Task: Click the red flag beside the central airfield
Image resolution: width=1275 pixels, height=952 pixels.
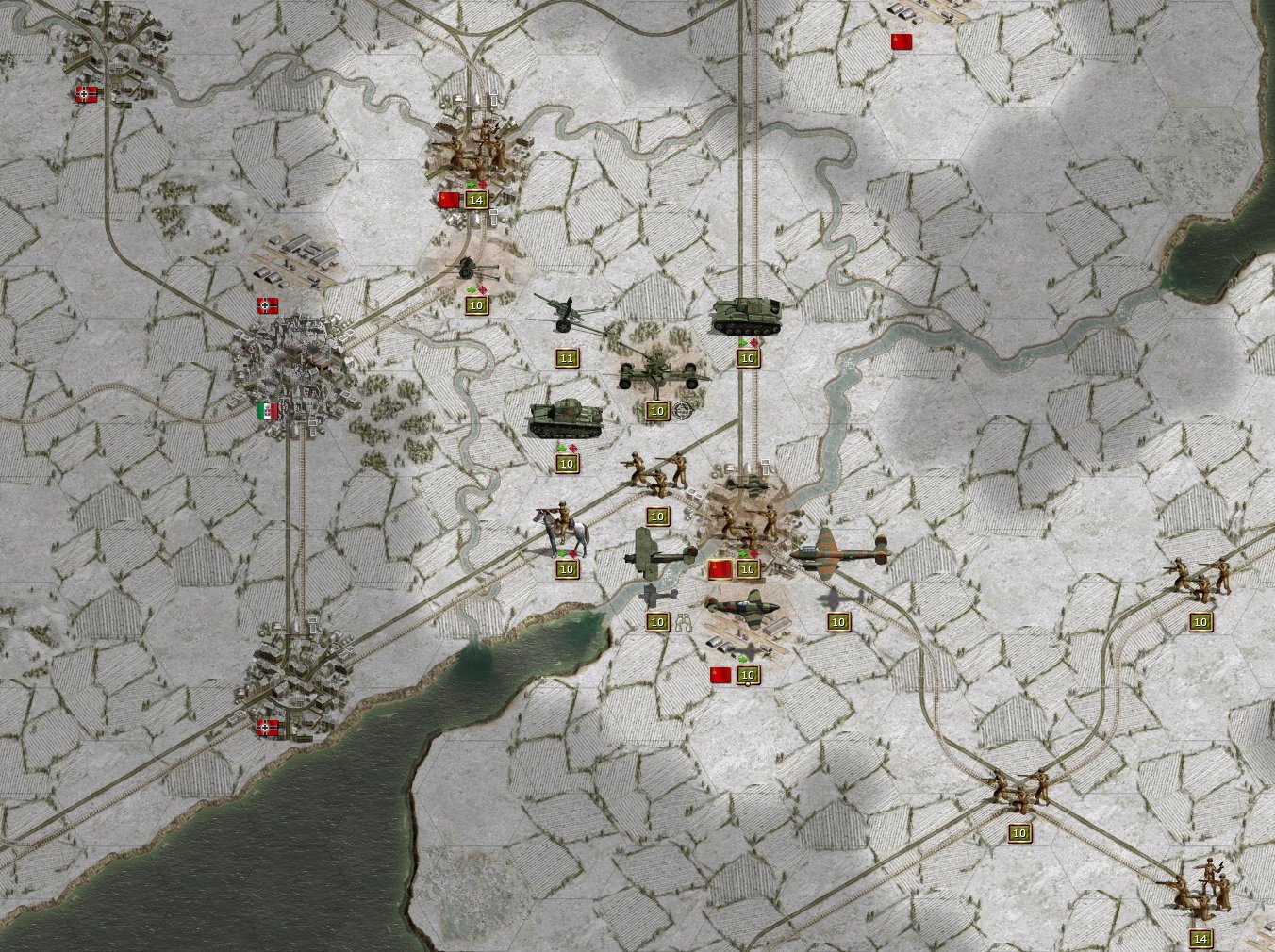Action: point(721,568)
